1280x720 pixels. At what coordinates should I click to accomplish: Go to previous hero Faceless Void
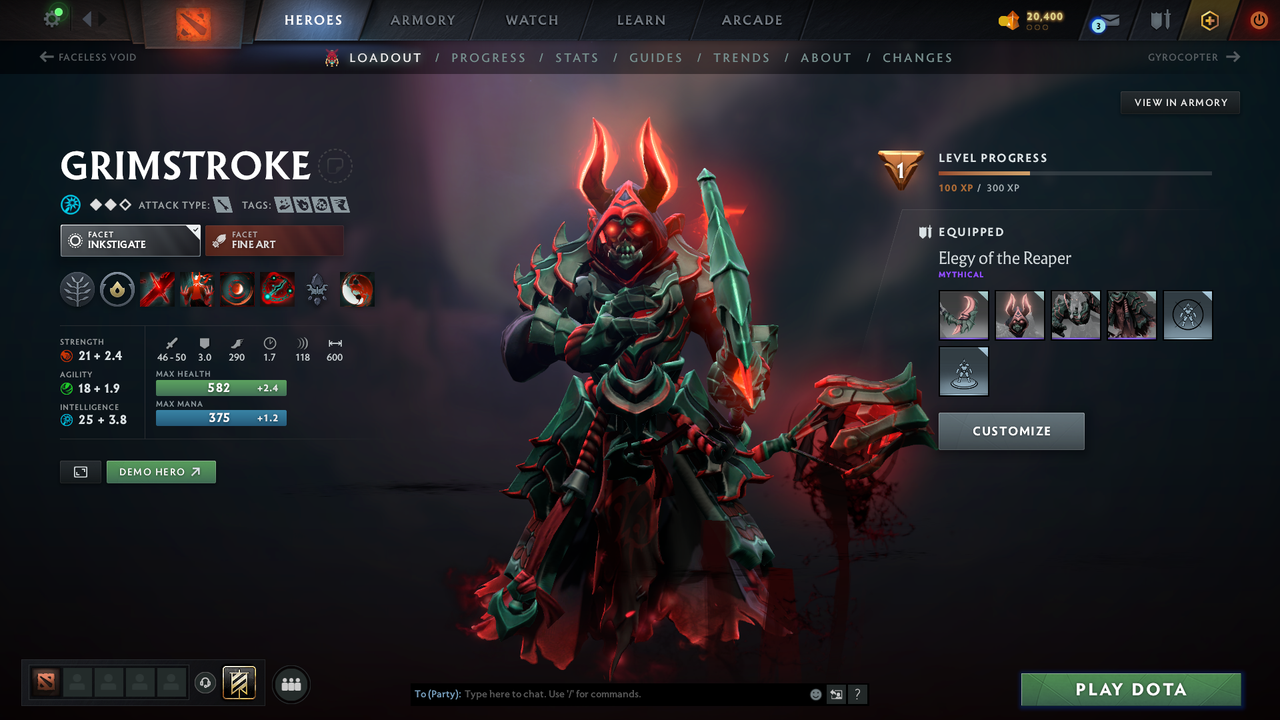pyautogui.click(x=88, y=57)
